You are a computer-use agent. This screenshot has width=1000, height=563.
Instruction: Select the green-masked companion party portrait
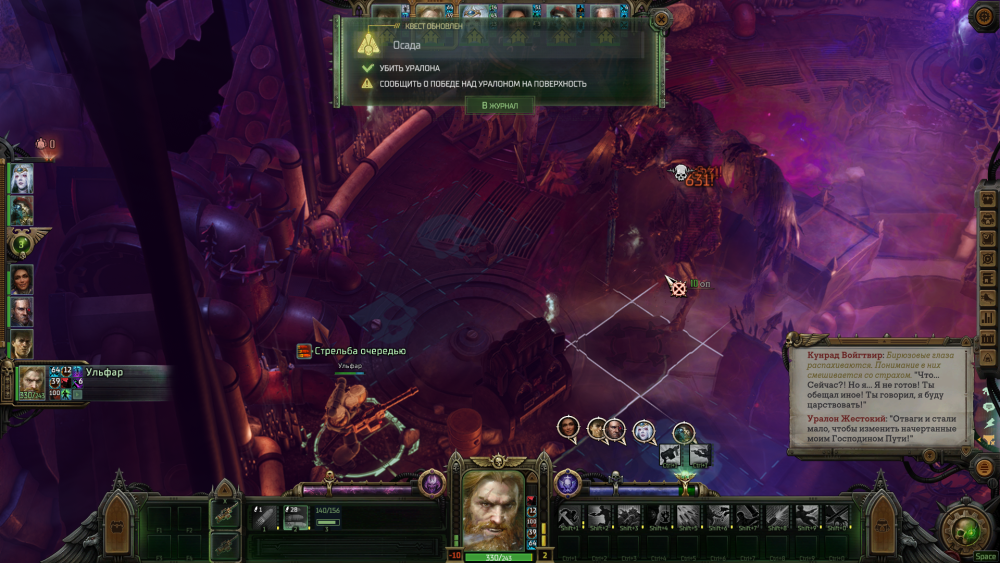coord(21,210)
